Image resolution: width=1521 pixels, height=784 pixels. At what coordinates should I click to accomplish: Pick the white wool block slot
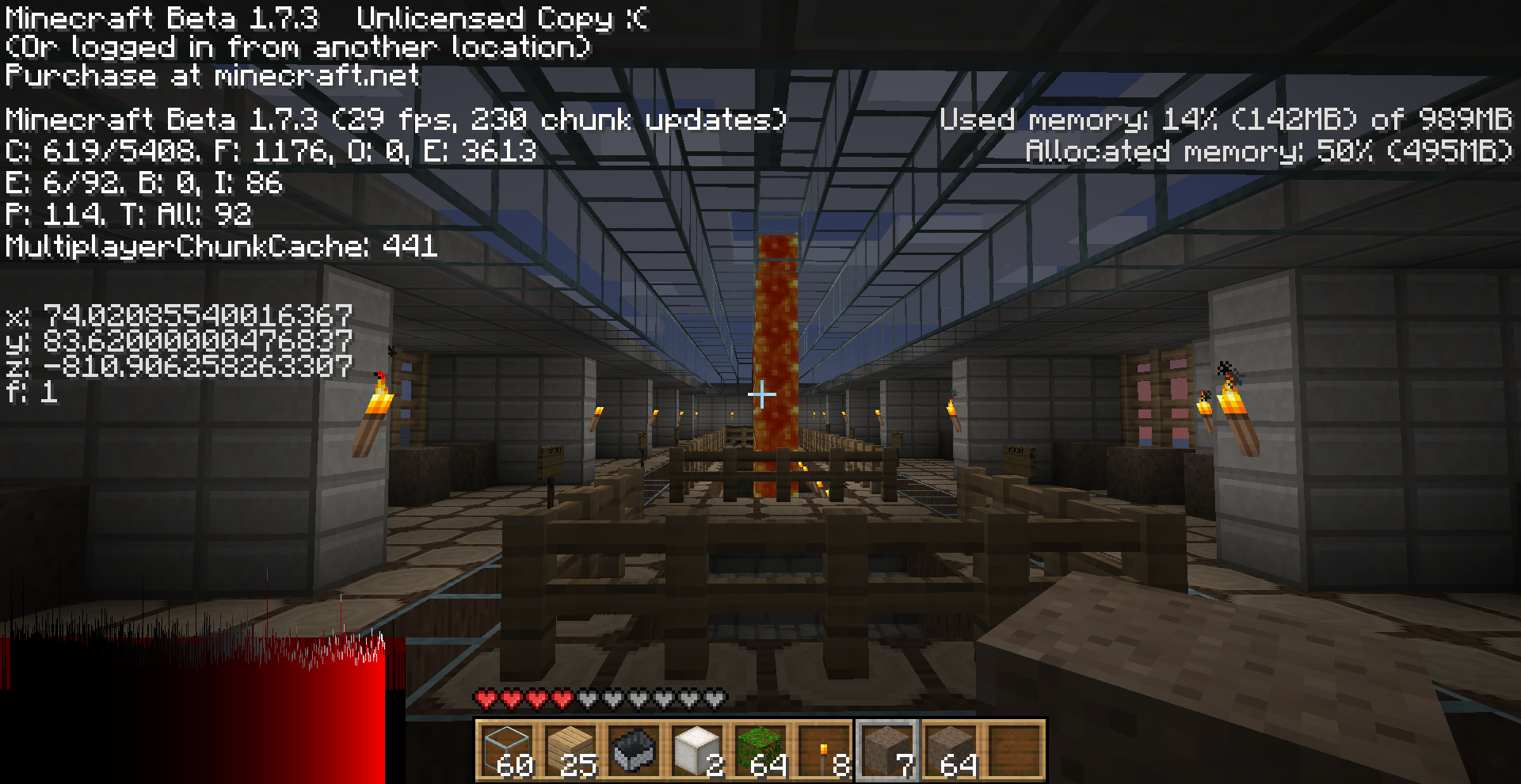pyautogui.click(x=697, y=750)
